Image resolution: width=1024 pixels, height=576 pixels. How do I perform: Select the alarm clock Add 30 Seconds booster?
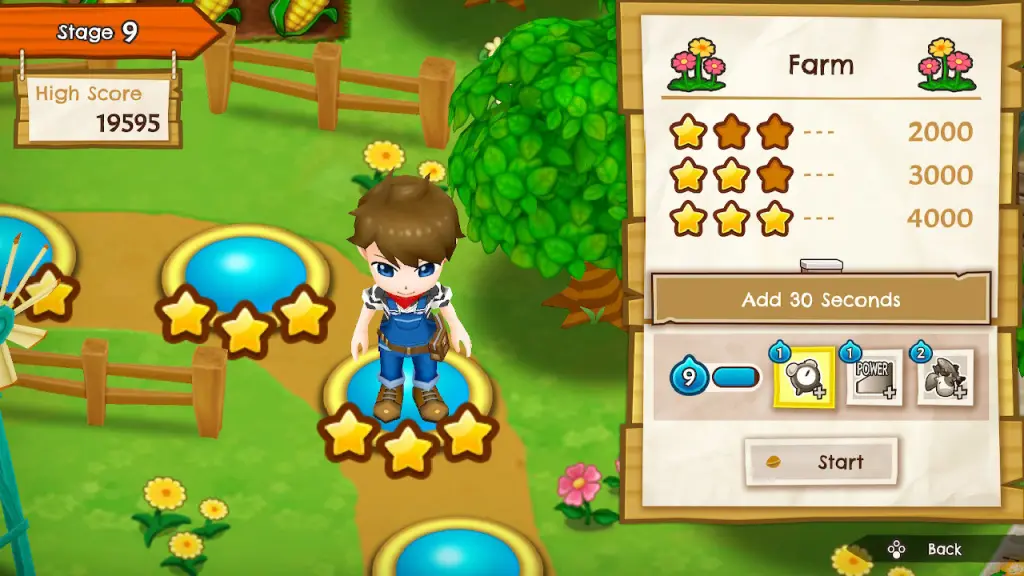[803, 377]
